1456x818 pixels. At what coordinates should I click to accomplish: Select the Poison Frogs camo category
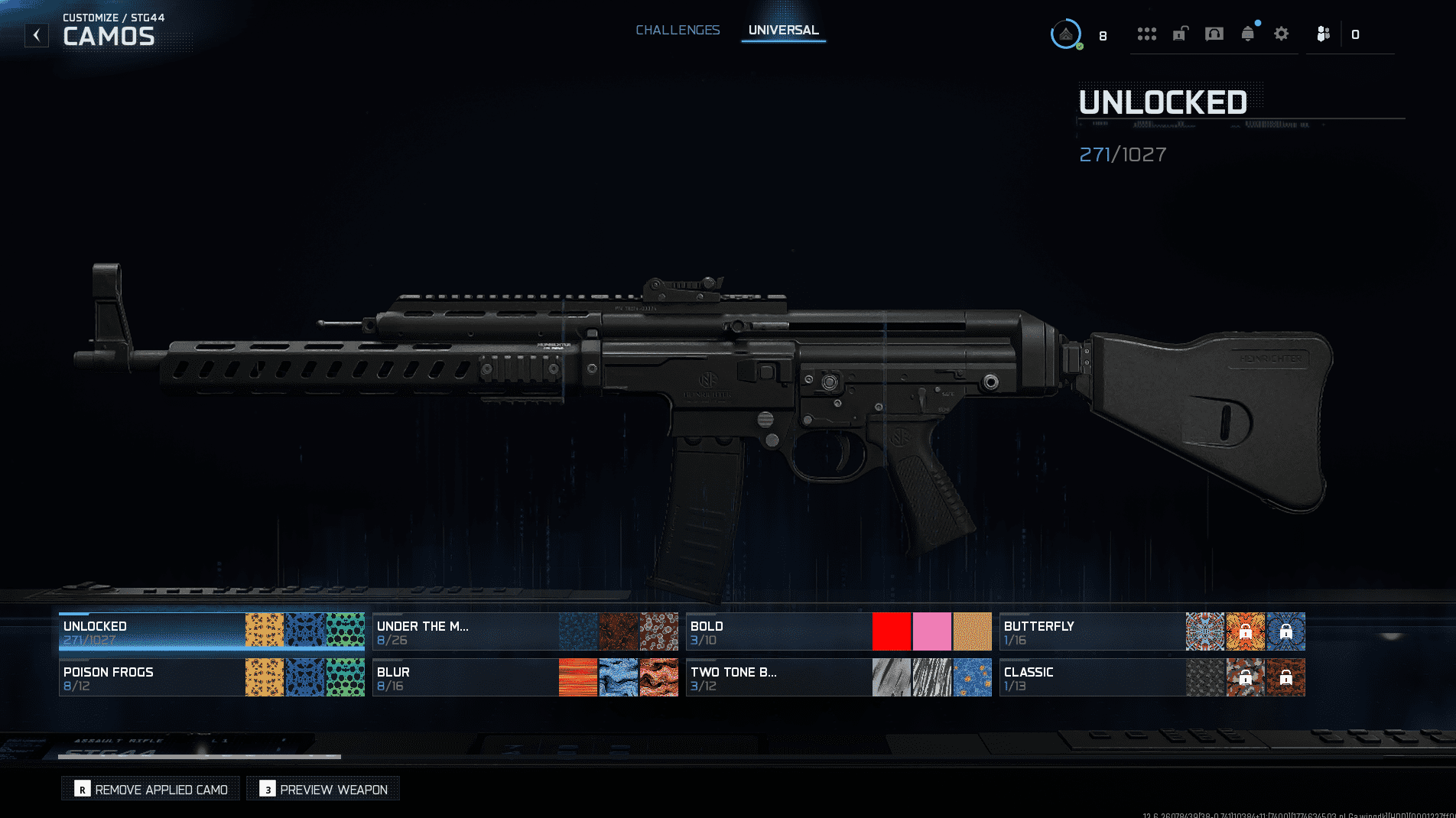coord(151,678)
